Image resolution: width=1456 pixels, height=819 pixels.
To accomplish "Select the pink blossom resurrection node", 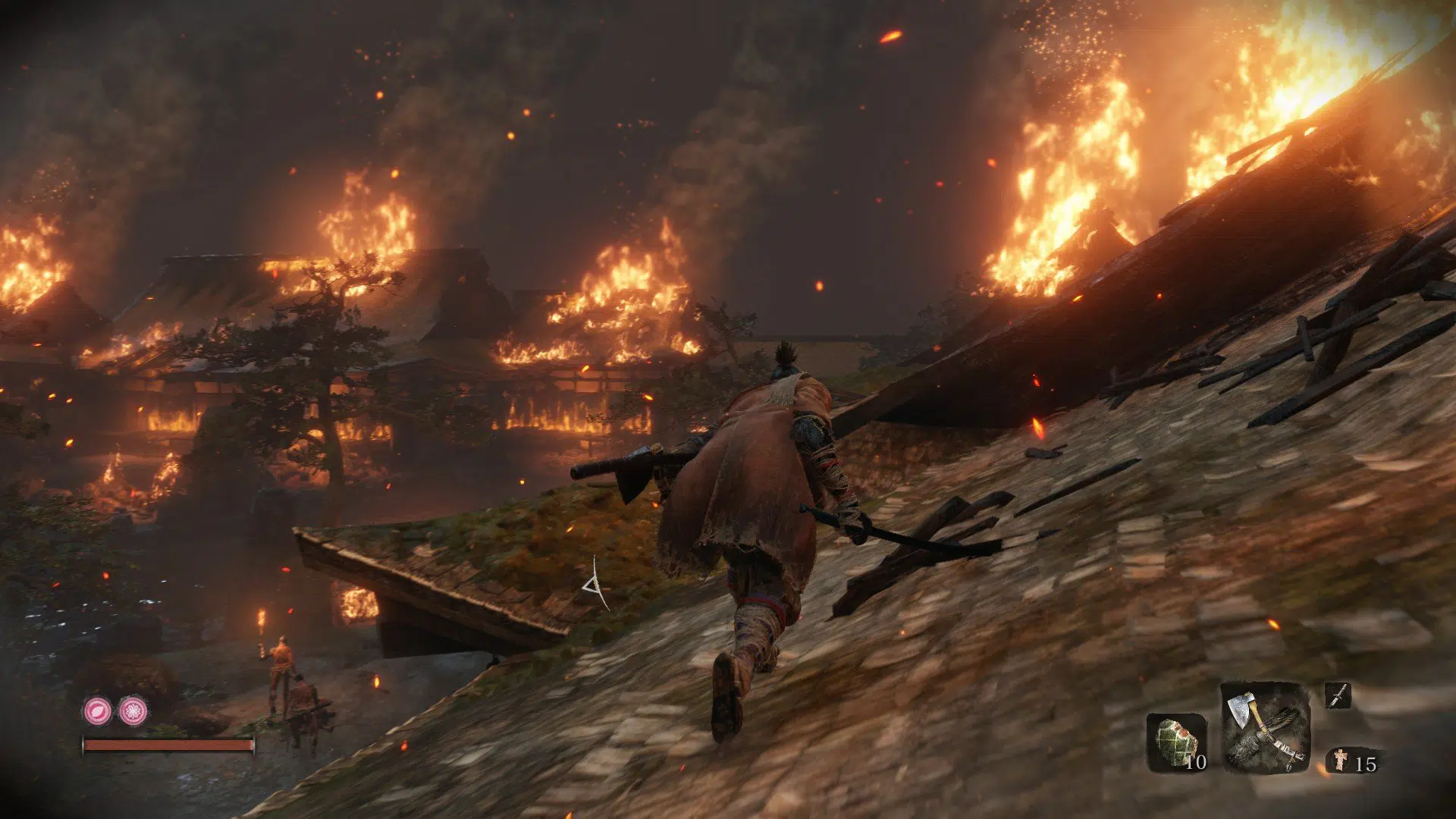I will coord(133,711).
